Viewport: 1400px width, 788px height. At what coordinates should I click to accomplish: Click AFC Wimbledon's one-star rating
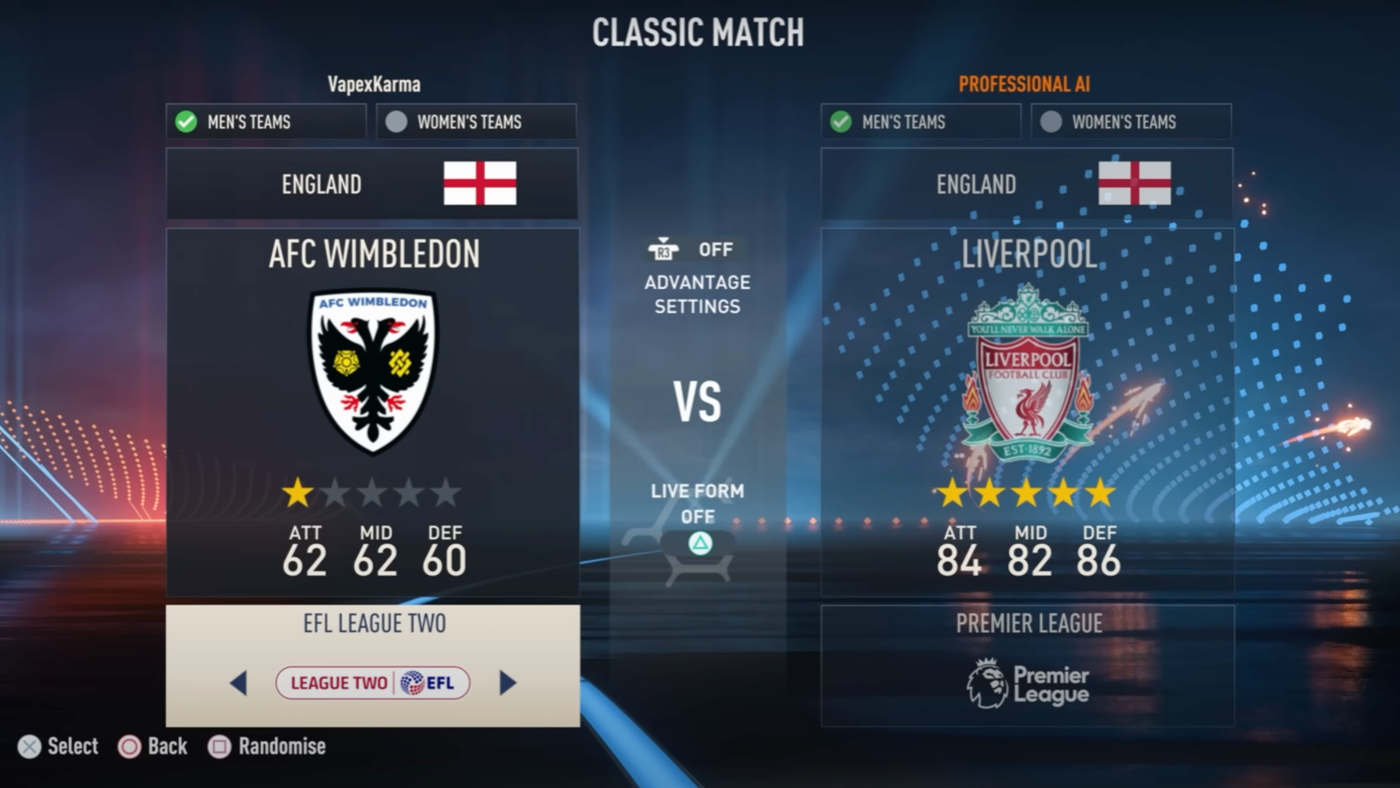[x=297, y=492]
